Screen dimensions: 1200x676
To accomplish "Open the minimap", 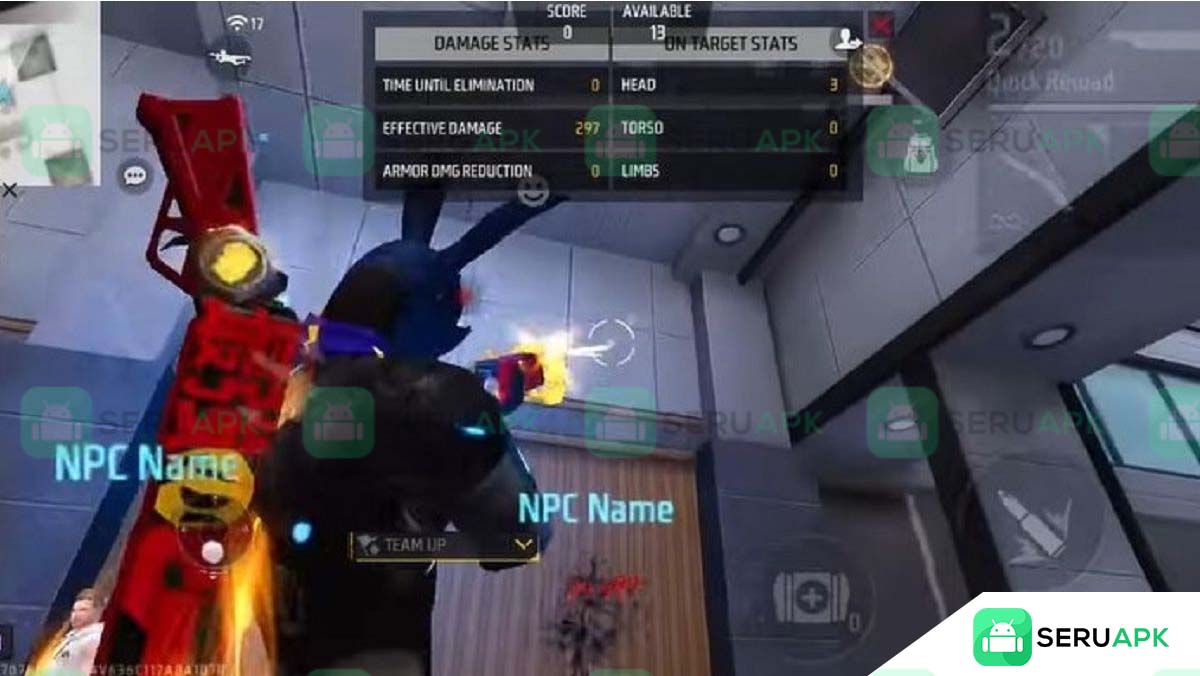I will tap(50, 92).
